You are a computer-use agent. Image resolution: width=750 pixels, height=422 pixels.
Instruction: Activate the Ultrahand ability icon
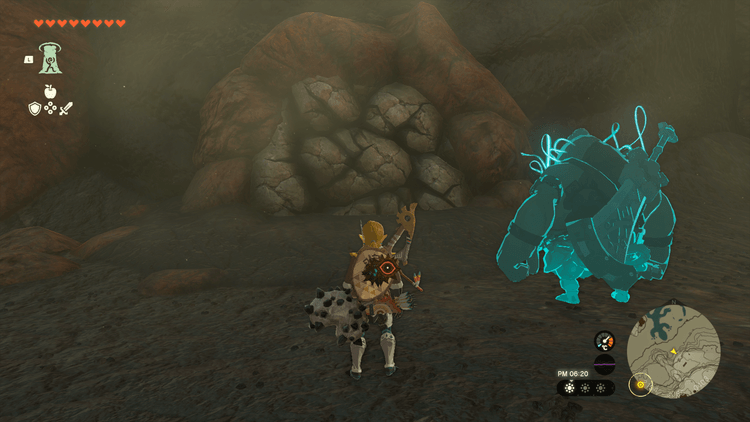49,59
